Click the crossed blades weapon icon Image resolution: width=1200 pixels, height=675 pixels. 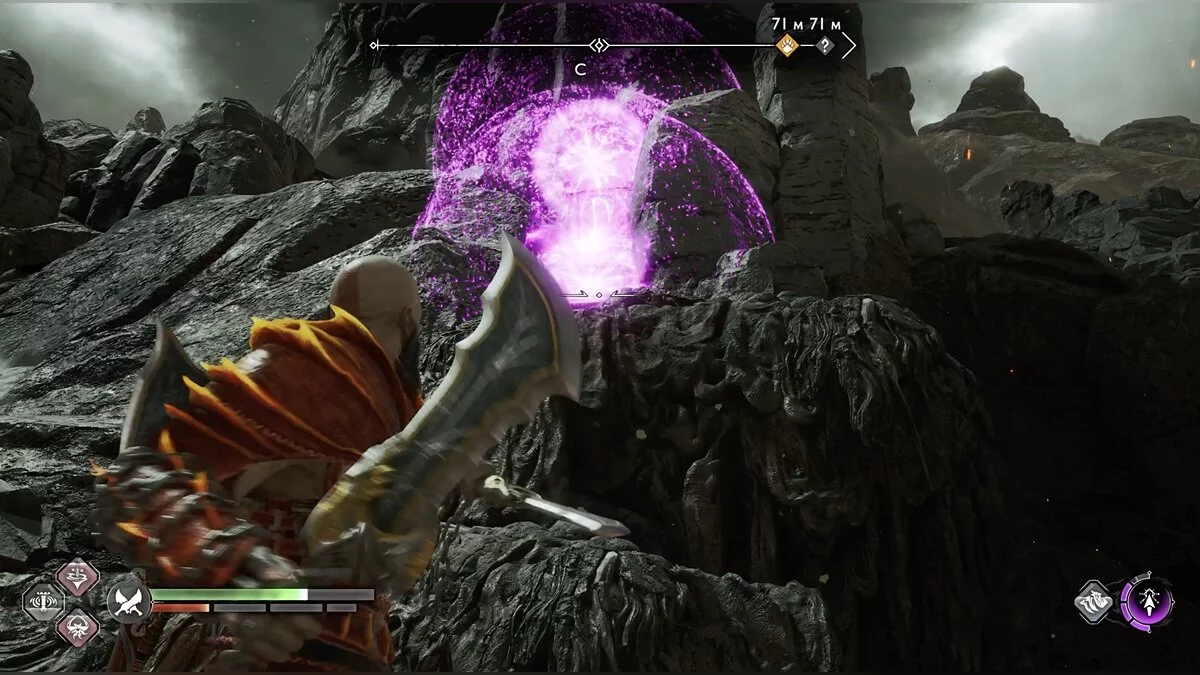click(x=129, y=600)
